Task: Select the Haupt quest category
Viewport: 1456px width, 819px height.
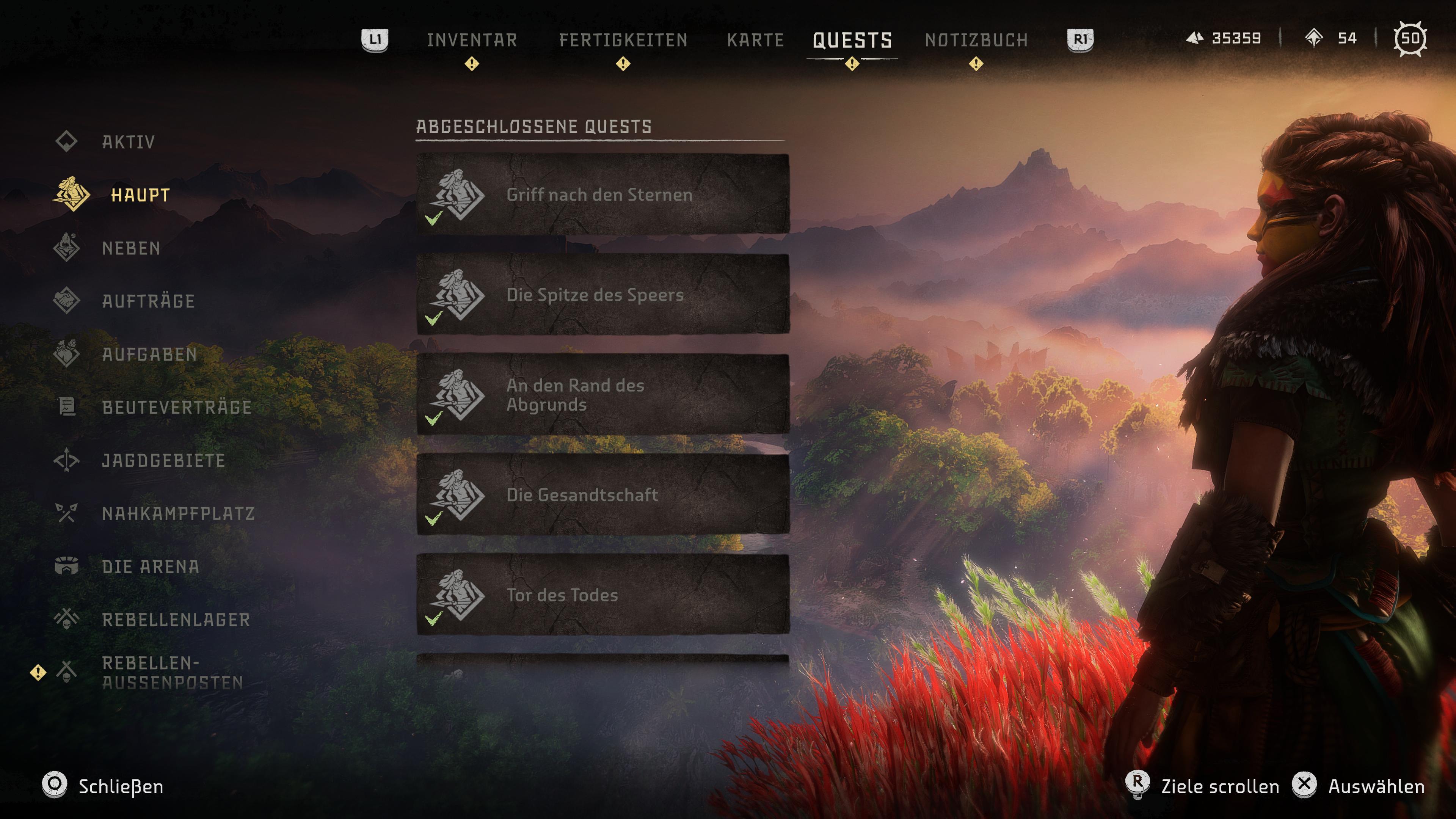Action: pos(140,195)
